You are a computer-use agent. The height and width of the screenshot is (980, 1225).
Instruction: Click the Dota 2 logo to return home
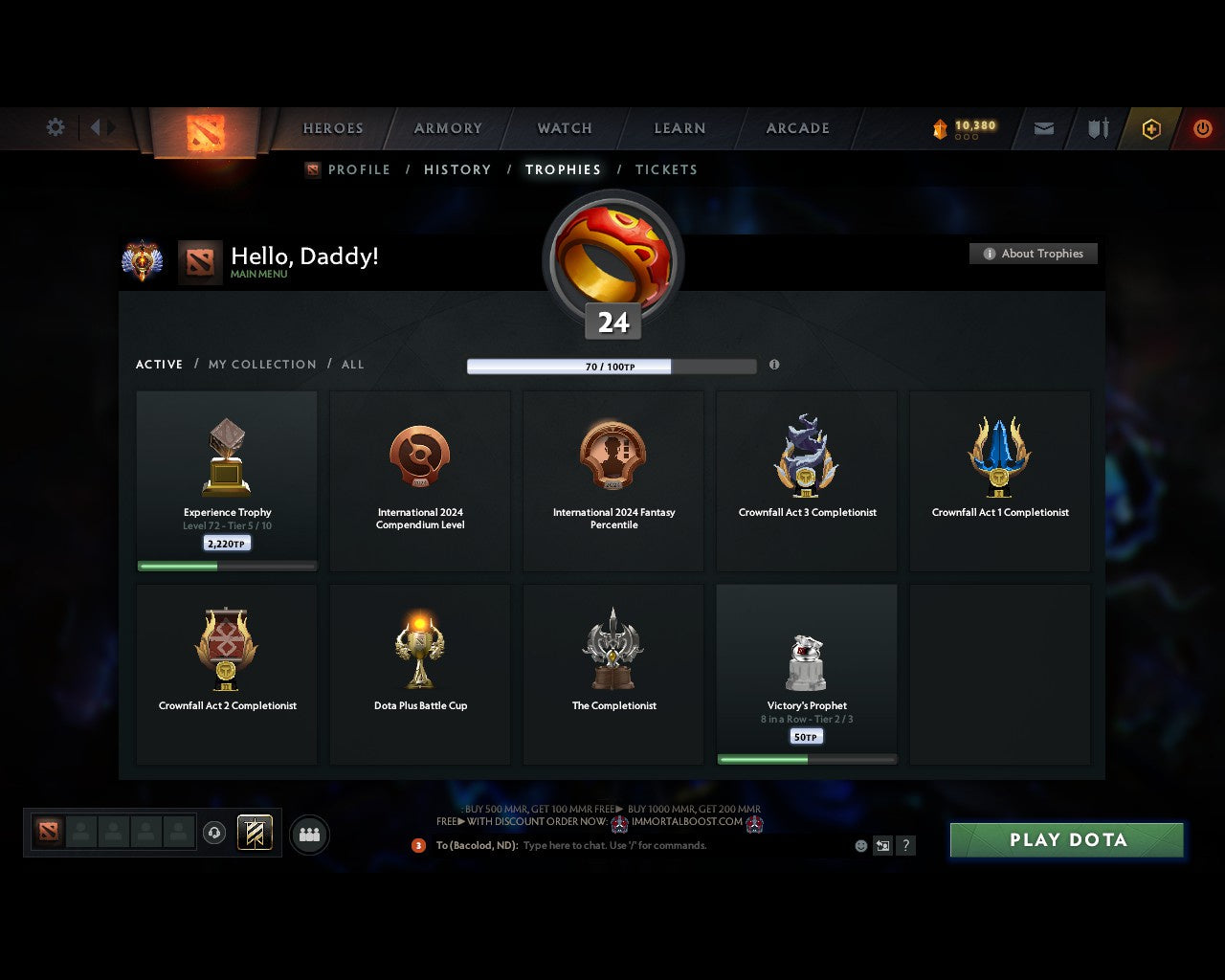pyautogui.click(x=204, y=130)
